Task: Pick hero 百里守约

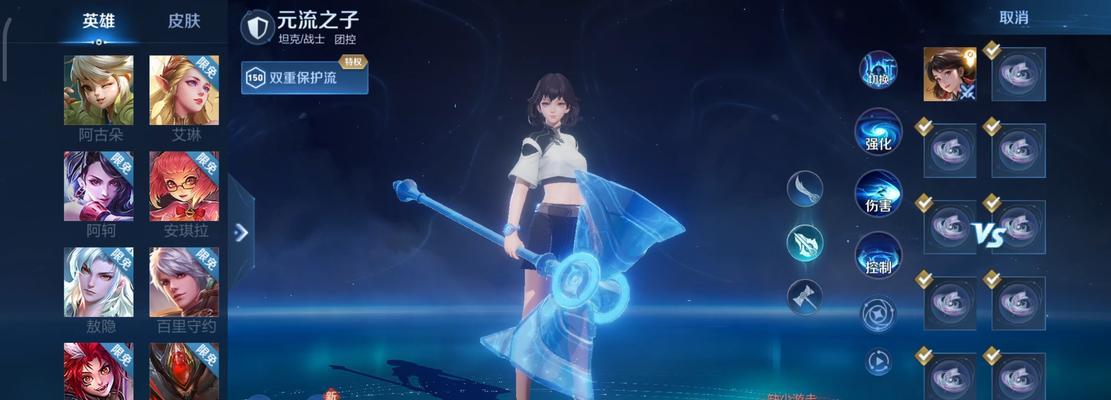Action: (x=184, y=282)
